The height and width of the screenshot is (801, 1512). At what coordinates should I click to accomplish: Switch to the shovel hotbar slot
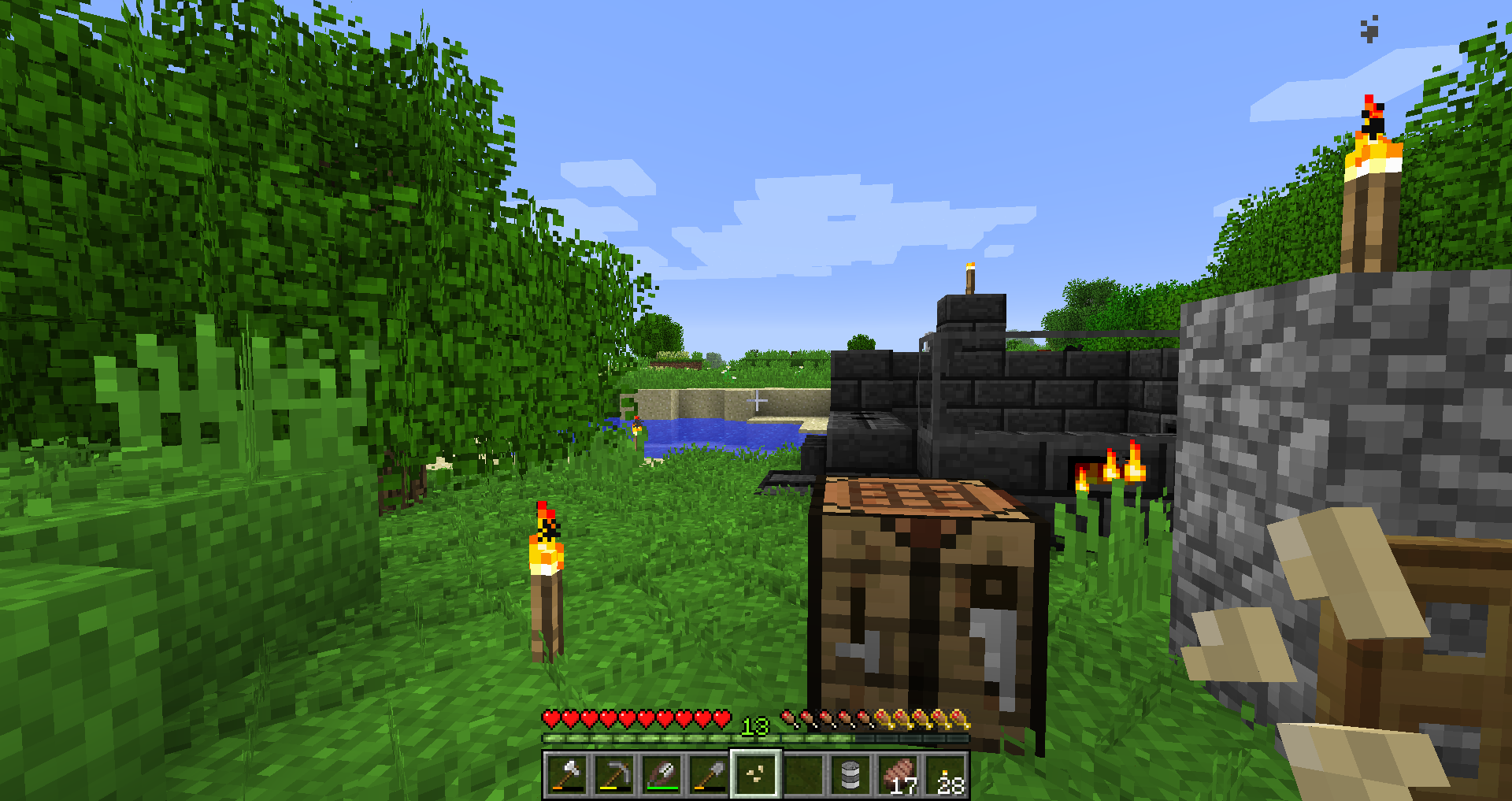(x=709, y=775)
